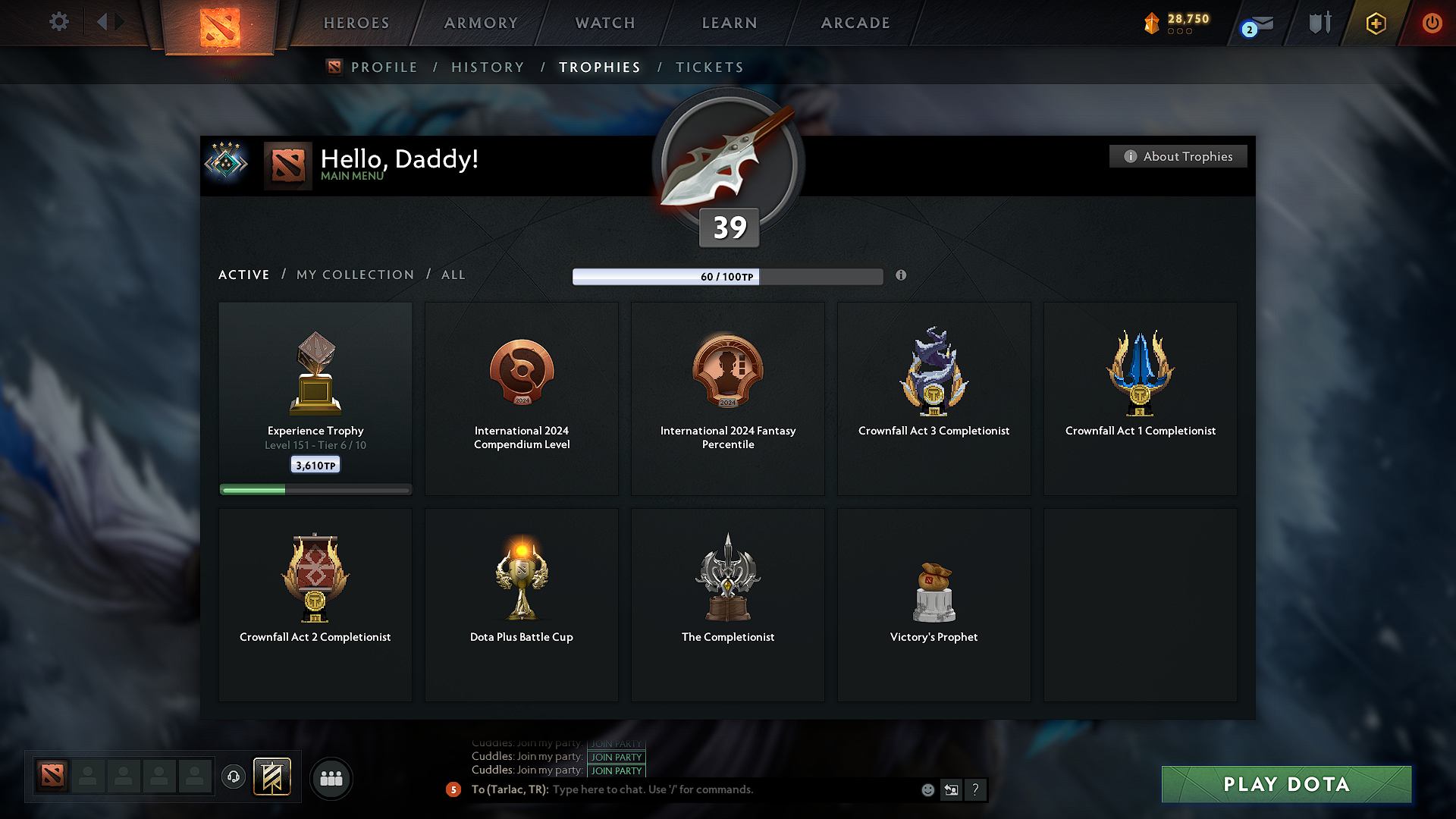The width and height of the screenshot is (1456, 819).
Task: Click the gold hexagon plus icon
Action: click(1375, 24)
